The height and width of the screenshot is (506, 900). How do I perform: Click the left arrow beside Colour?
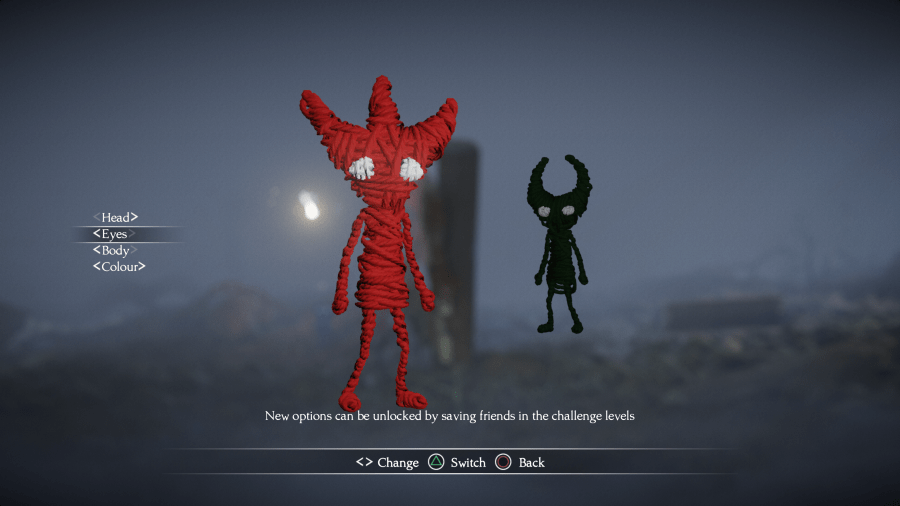coord(96,267)
